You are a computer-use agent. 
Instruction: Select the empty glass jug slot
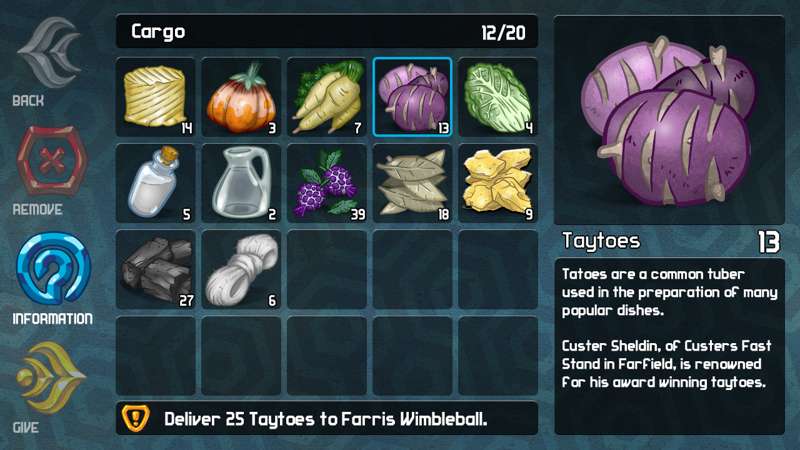pyautogui.click(x=241, y=184)
